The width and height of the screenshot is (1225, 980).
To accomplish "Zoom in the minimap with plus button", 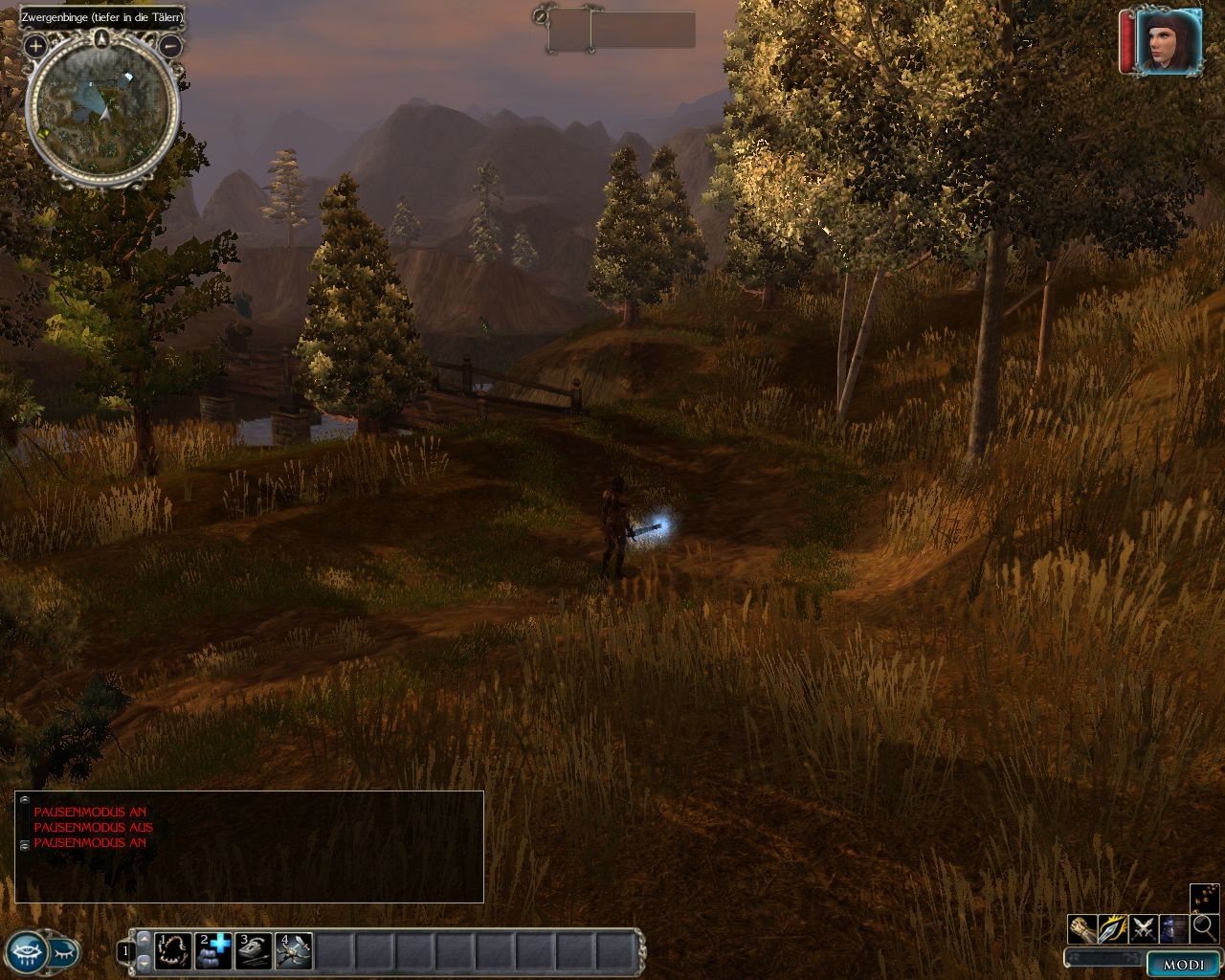I will coord(35,45).
